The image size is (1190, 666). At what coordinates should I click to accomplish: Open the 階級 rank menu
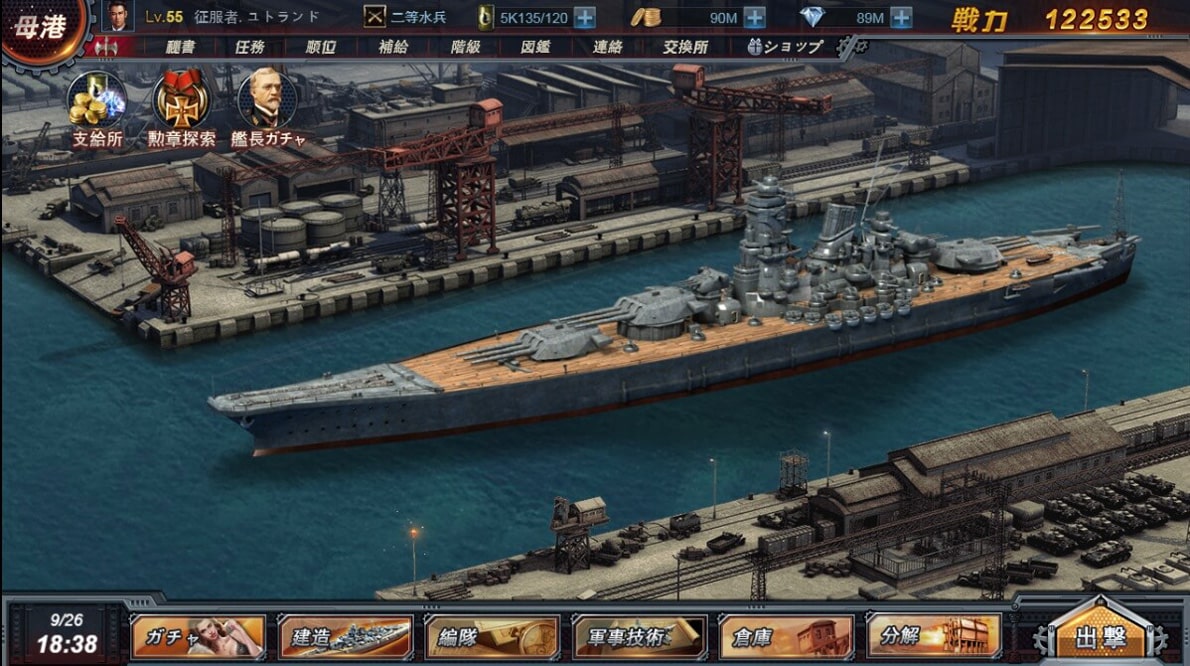[466, 46]
